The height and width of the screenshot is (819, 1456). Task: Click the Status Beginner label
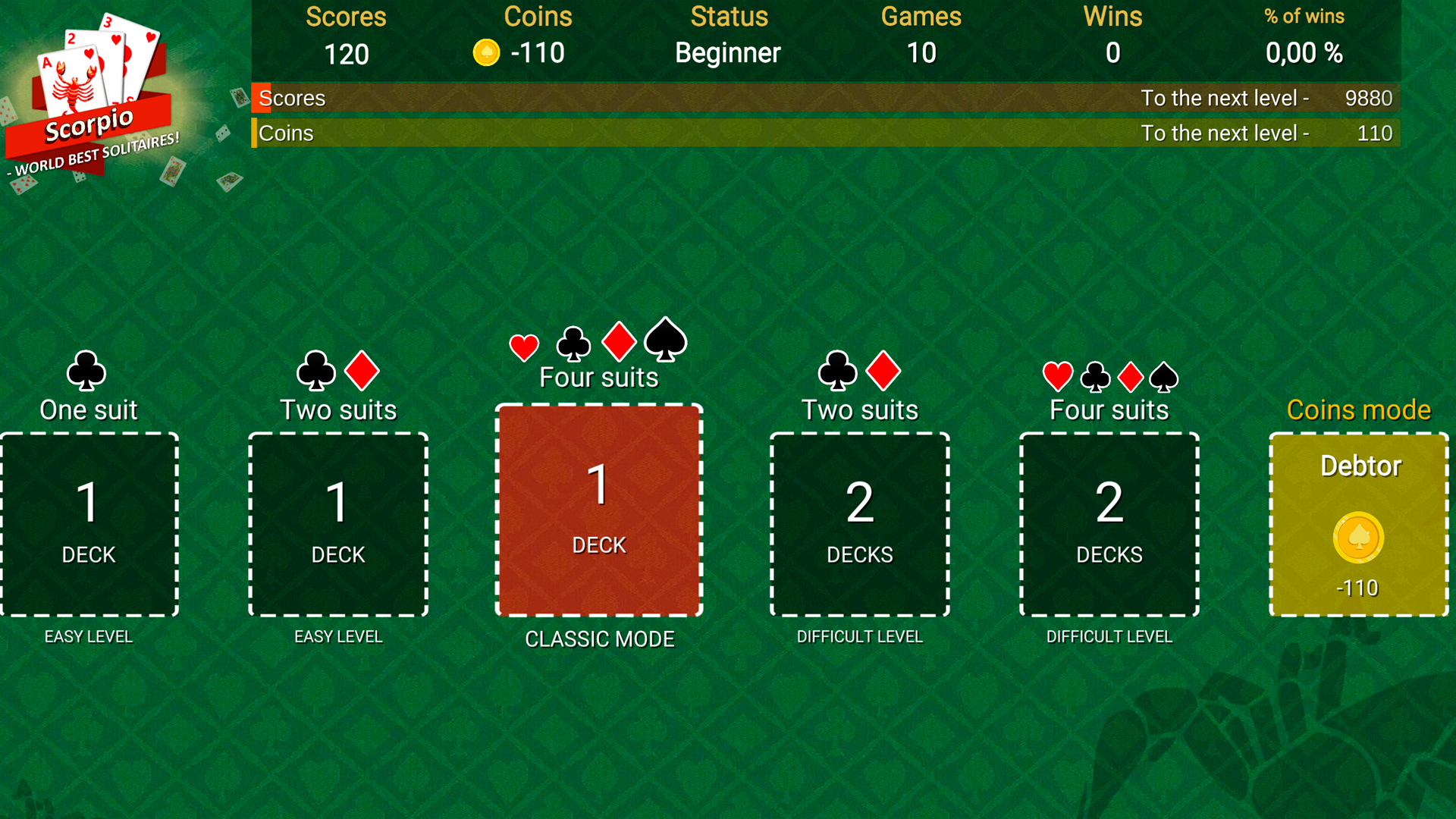tap(727, 53)
